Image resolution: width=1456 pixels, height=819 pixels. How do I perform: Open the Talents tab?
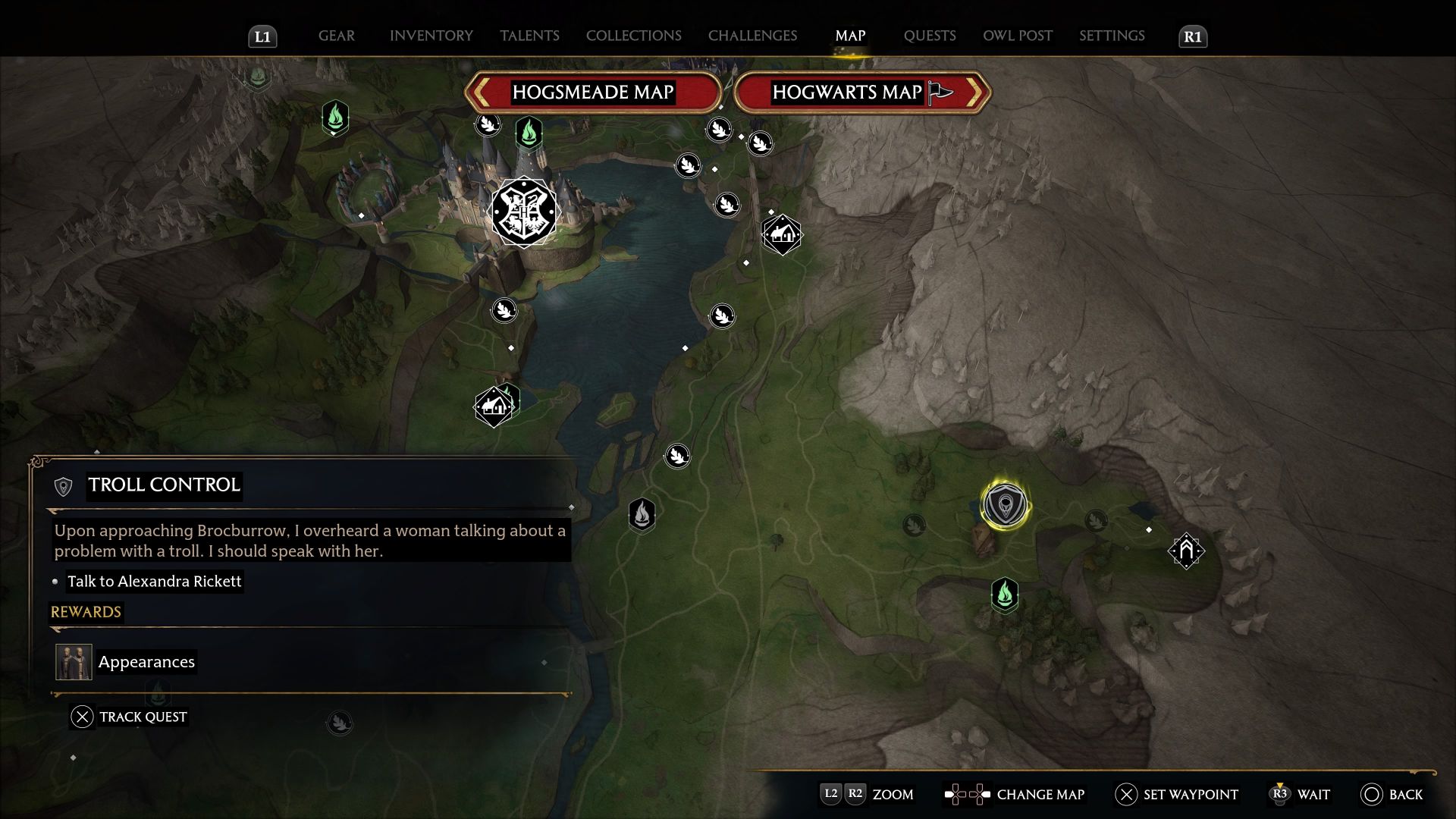click(529, 36)
